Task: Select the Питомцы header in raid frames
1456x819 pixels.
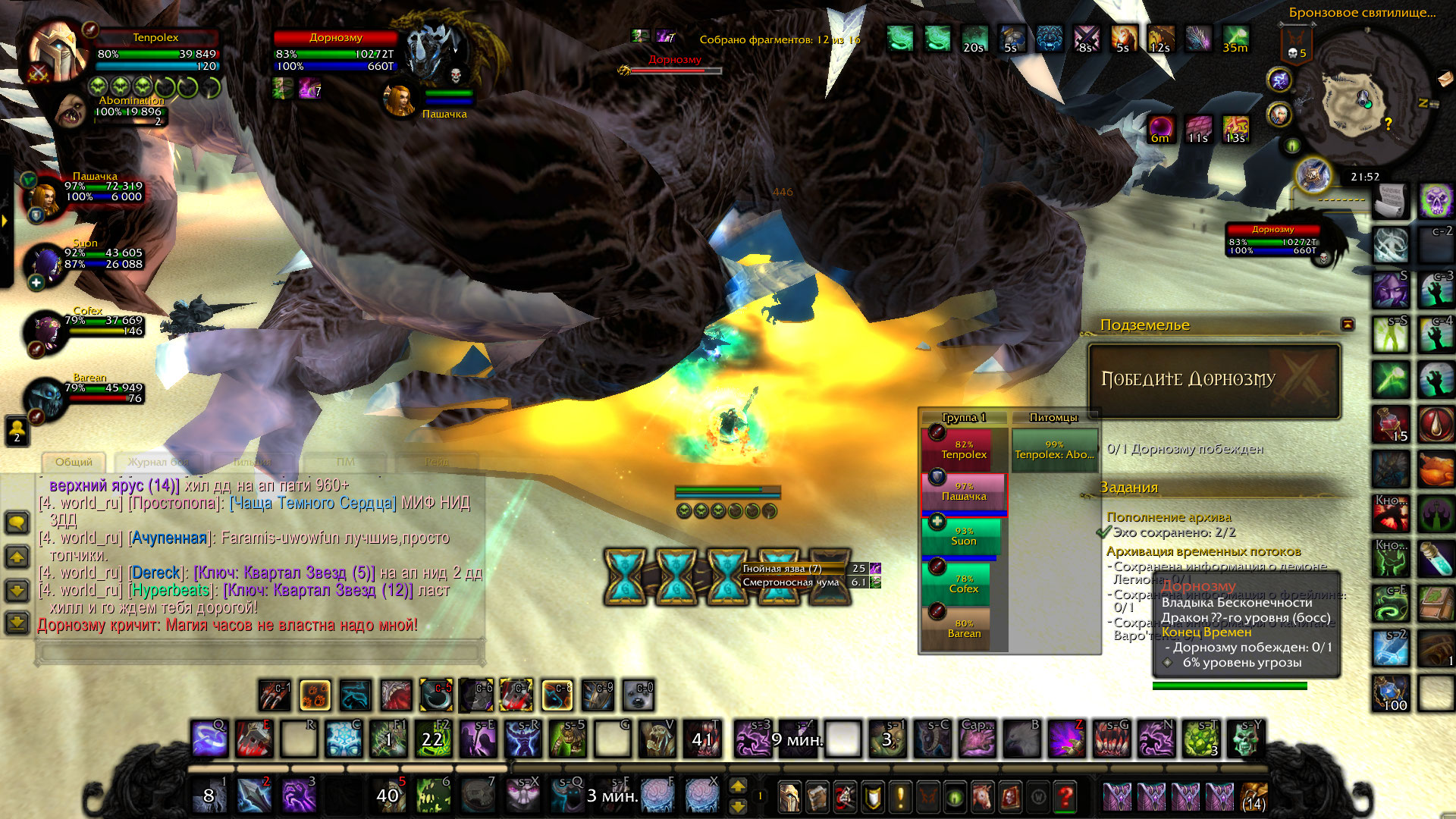Action: click(1053, 418)
